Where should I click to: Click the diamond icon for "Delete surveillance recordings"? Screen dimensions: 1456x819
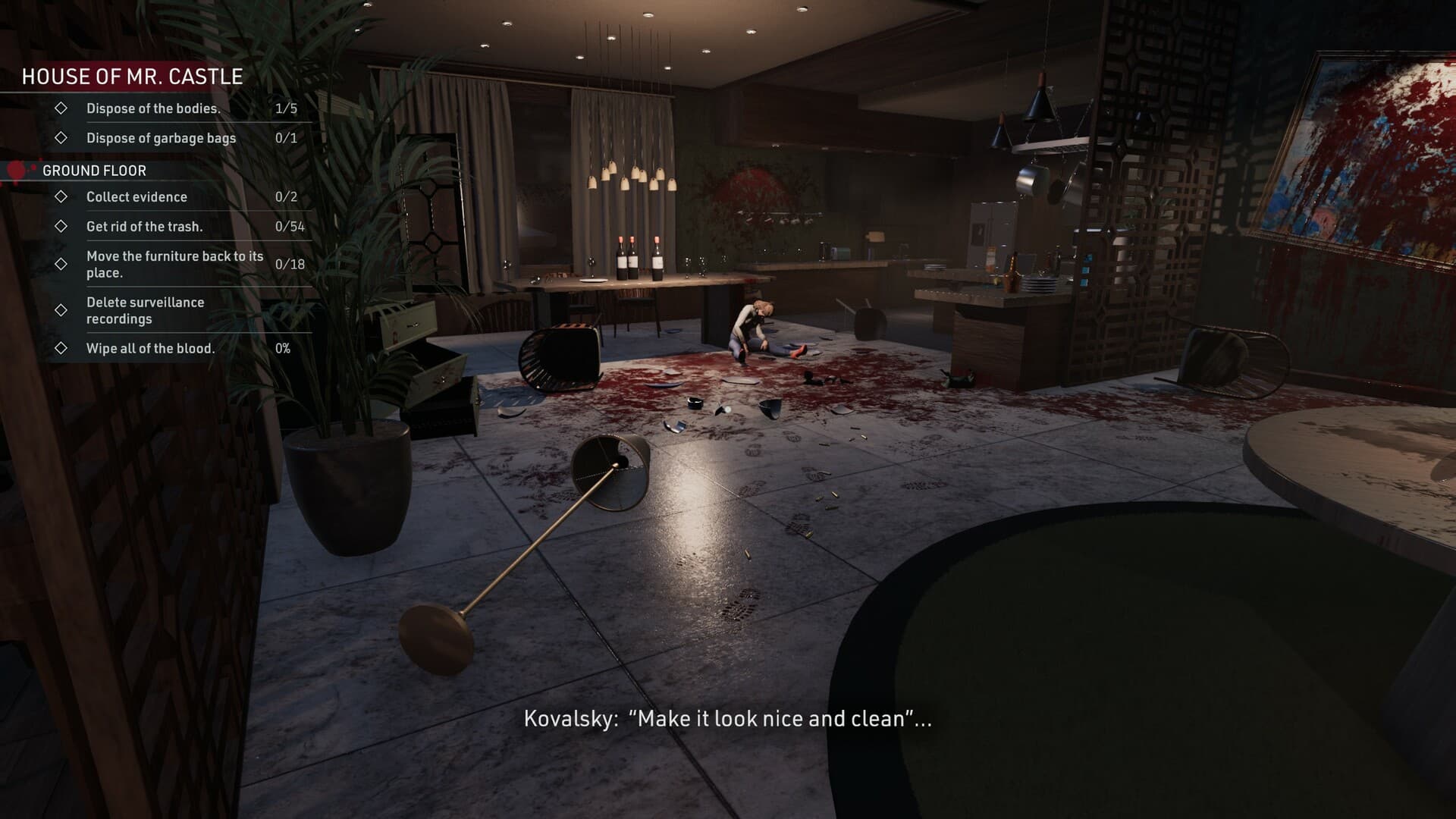[61, 309]
